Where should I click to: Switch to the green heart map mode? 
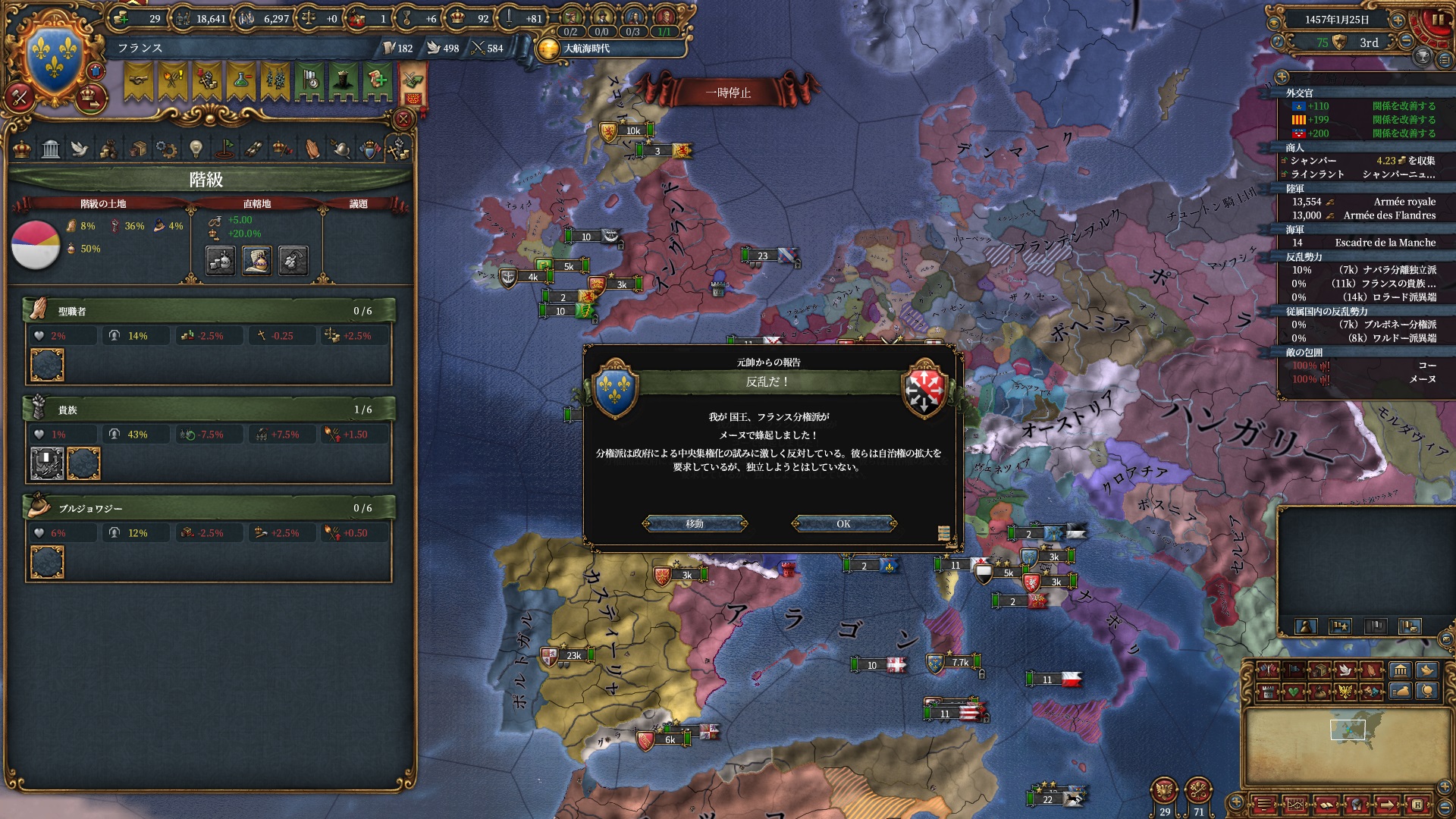1294,692
